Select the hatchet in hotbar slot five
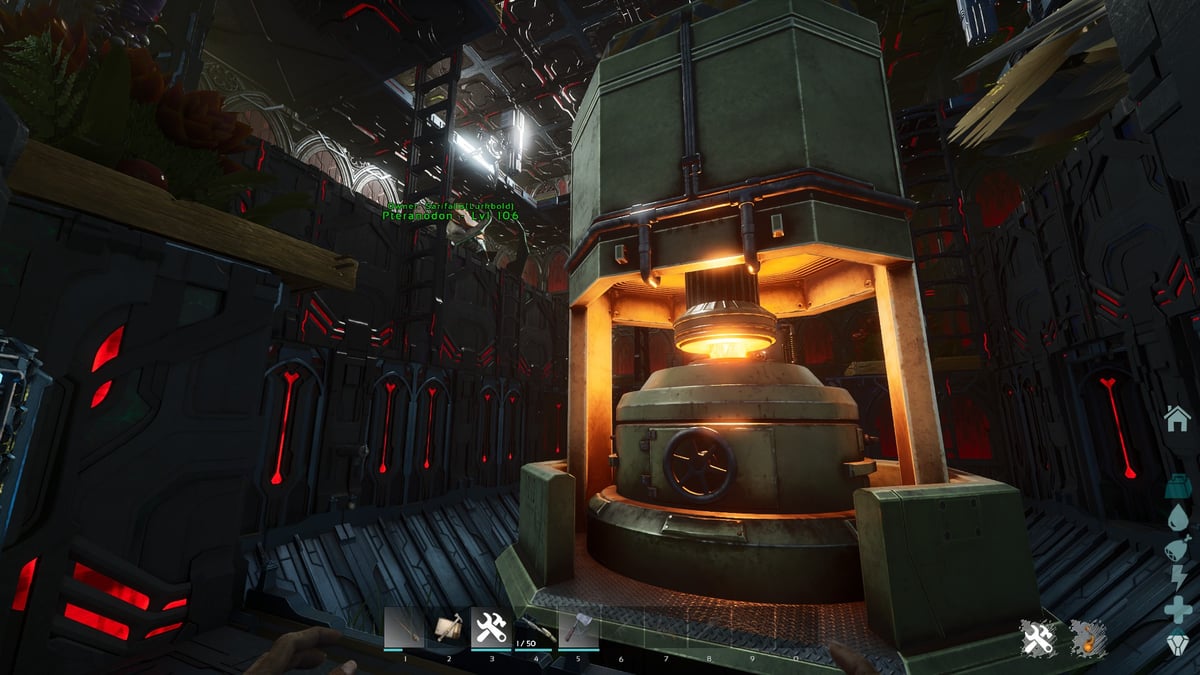The height and width of the screenshot is (675, 1200). [578, 629]
